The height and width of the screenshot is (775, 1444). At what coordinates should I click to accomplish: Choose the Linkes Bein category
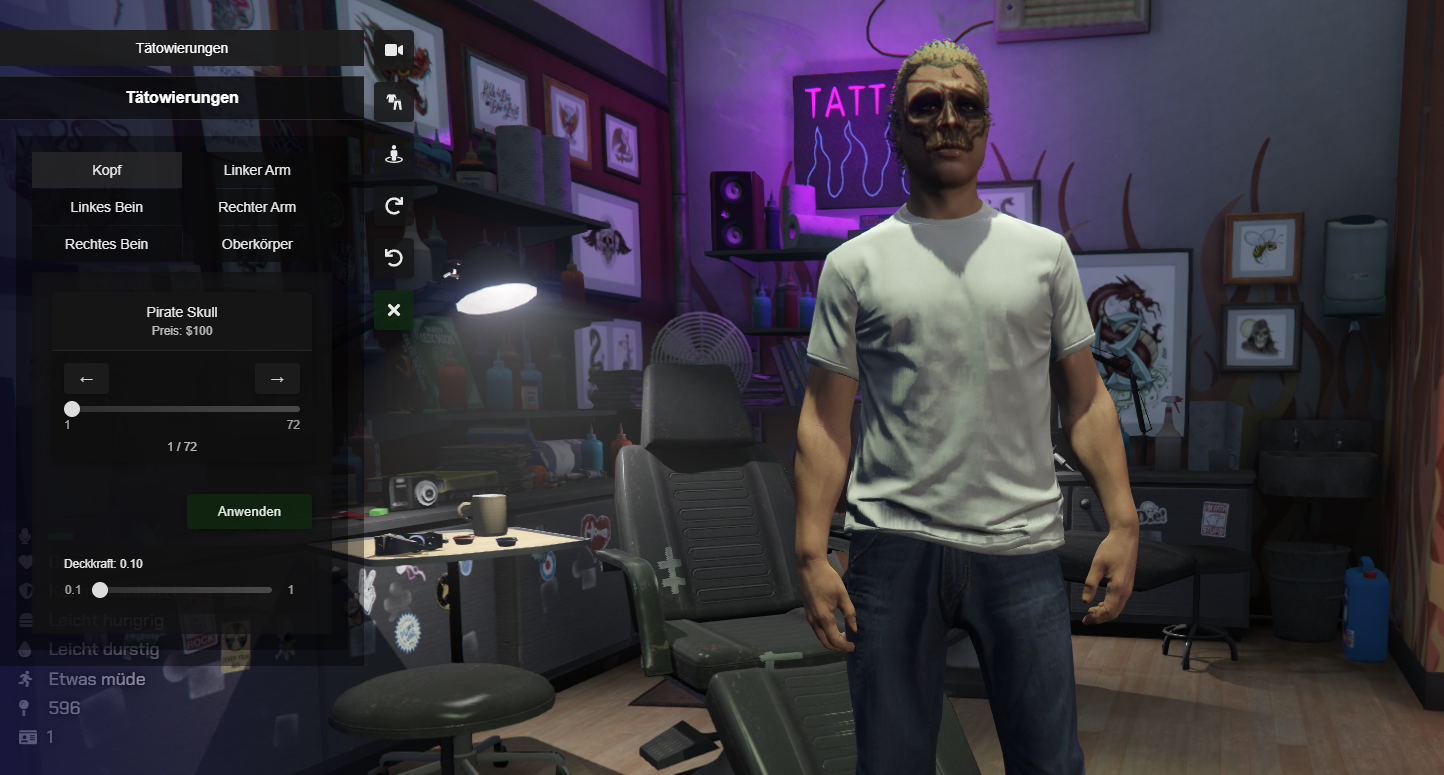point(107,207)
